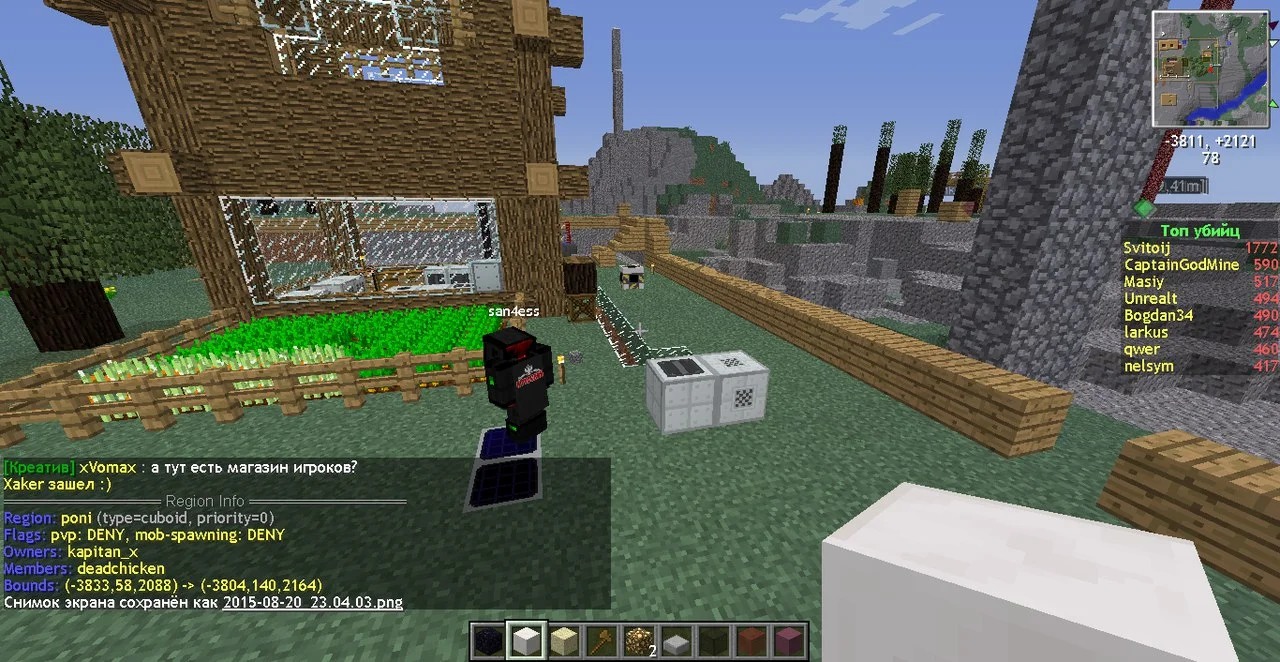Select the glowstone stack of two

pyautogui.click(x=640, y=641)
